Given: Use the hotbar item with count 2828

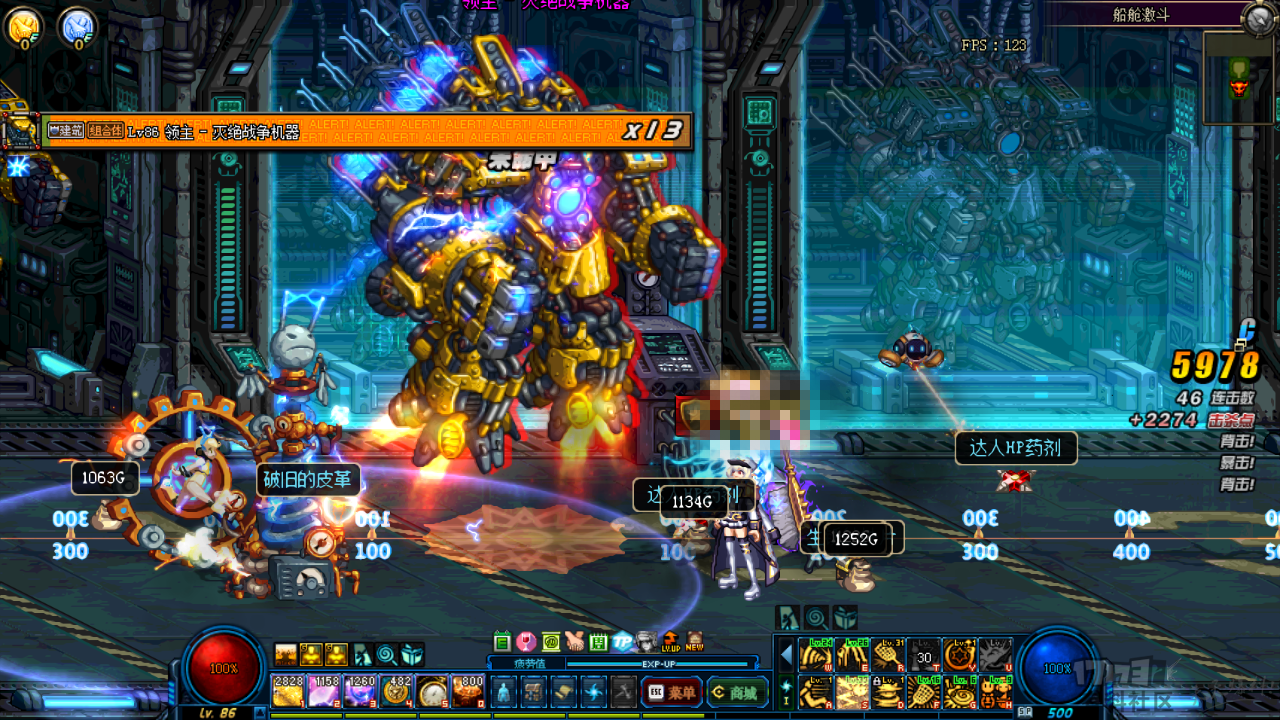Looking at the screenshot, I should click(288, 691).
